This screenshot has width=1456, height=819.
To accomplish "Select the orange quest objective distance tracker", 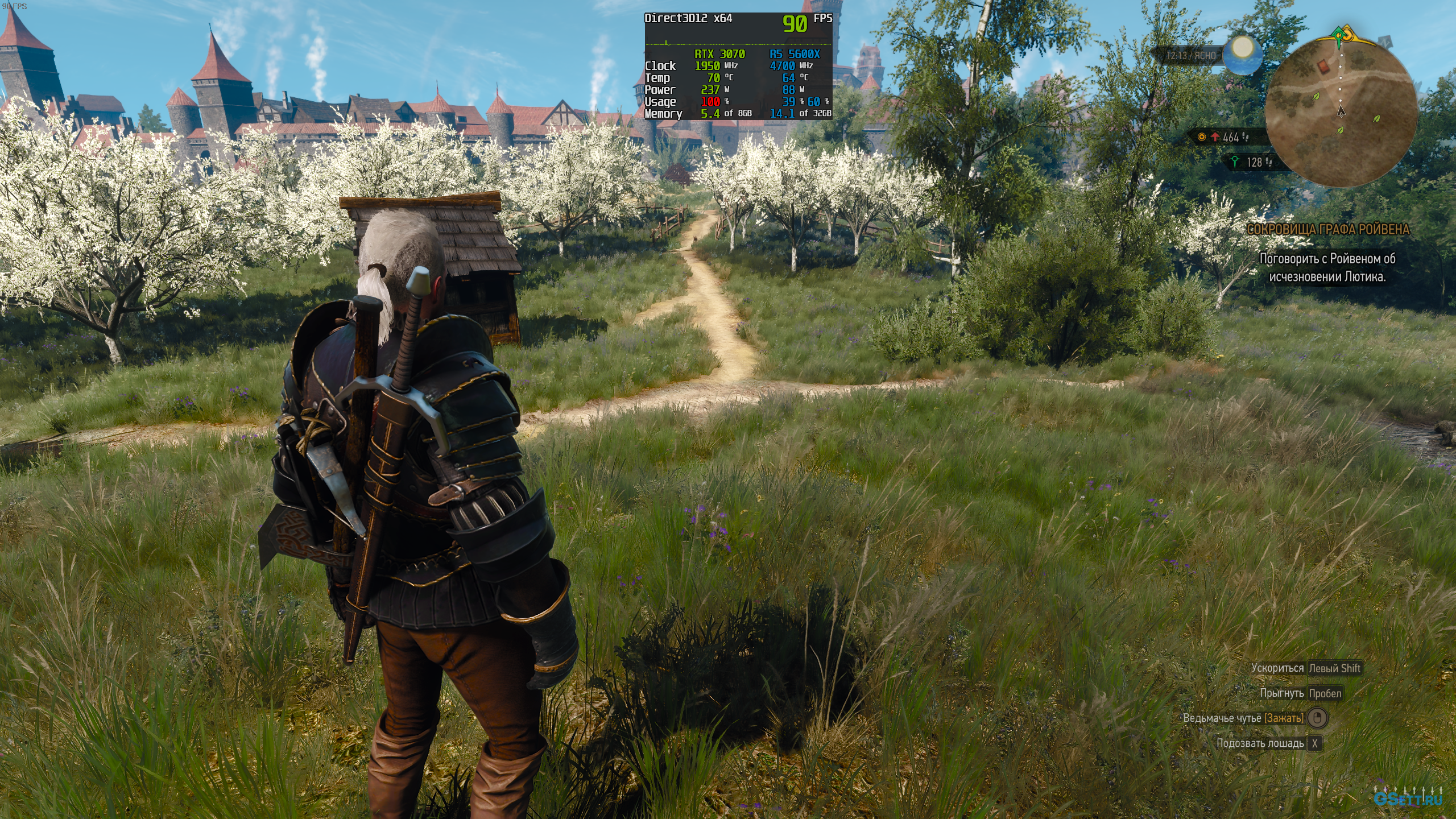I will (1228, 137).
